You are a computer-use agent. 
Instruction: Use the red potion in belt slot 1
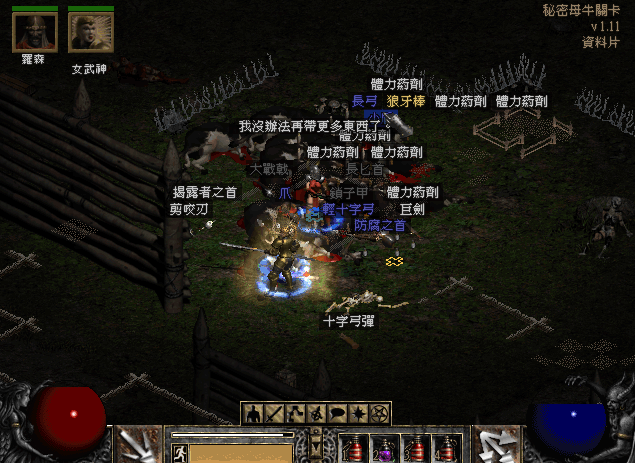point(355,447)
